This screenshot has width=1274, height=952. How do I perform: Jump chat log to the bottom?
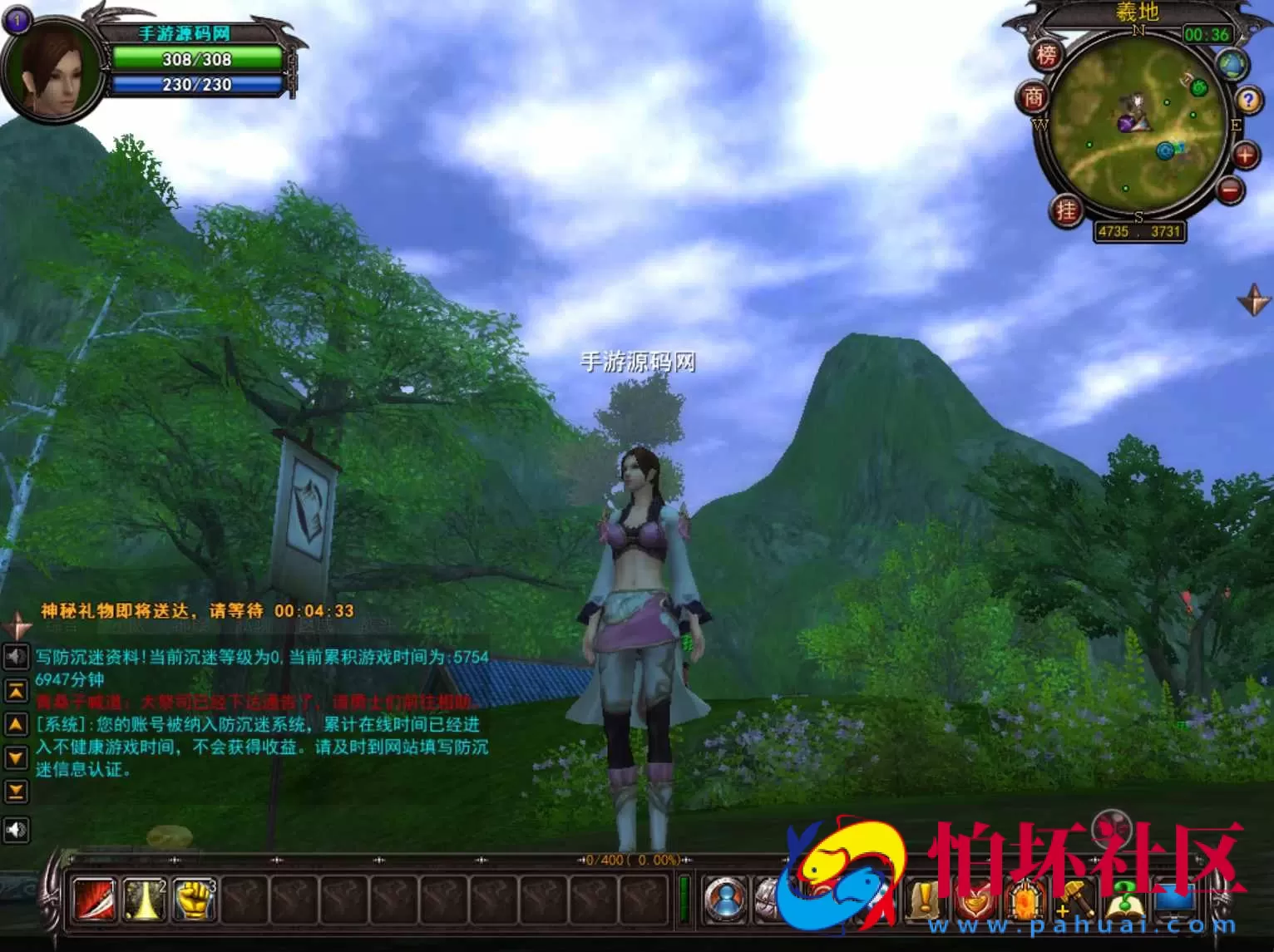click(x=16, y=791)
